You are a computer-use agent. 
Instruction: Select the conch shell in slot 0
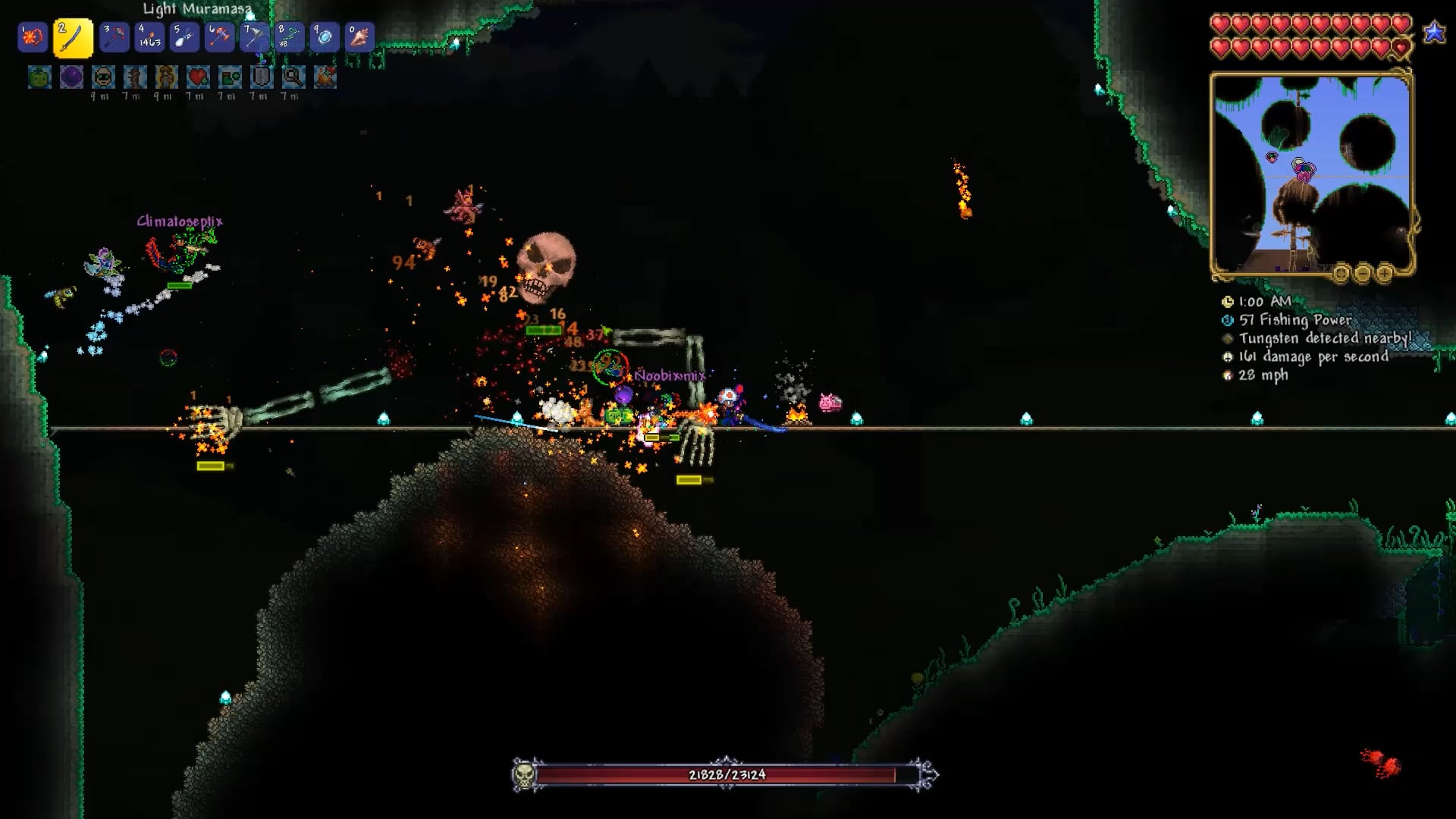pos(359,37)
